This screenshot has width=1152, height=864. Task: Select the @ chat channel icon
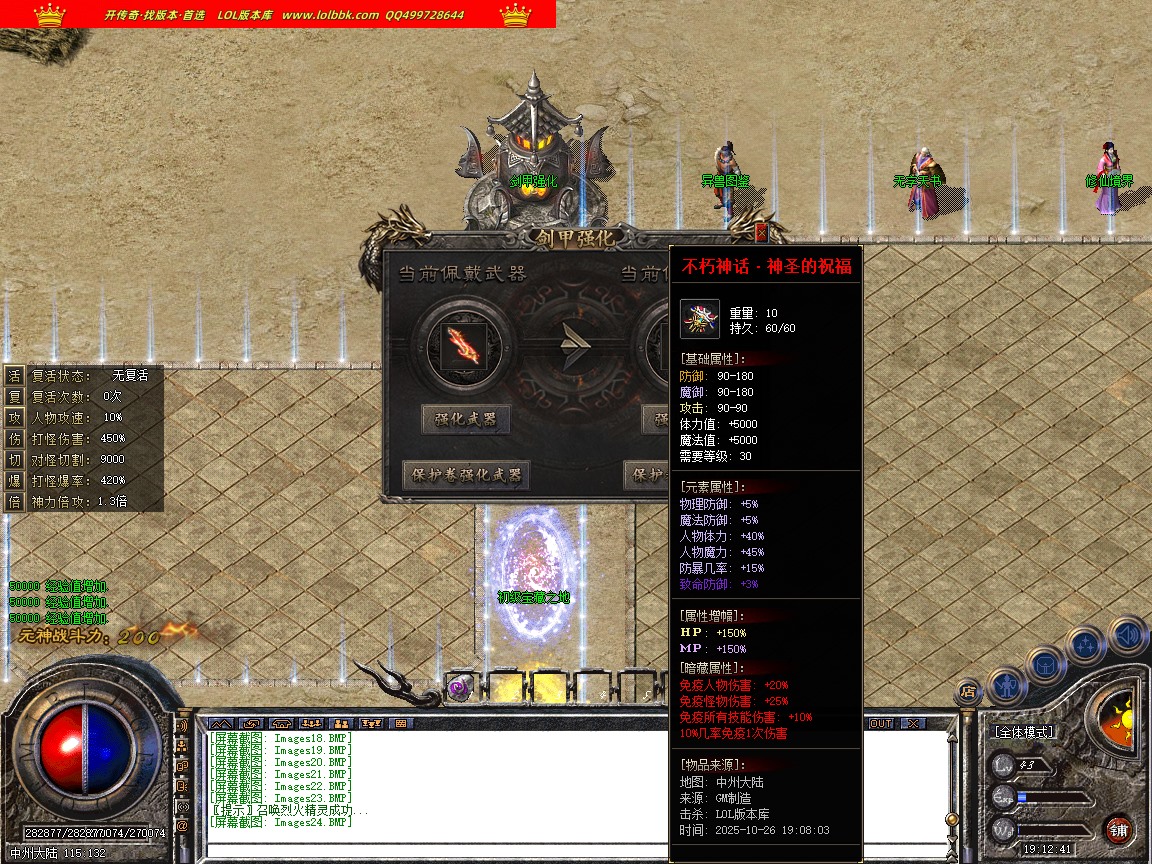coord(182,826)
